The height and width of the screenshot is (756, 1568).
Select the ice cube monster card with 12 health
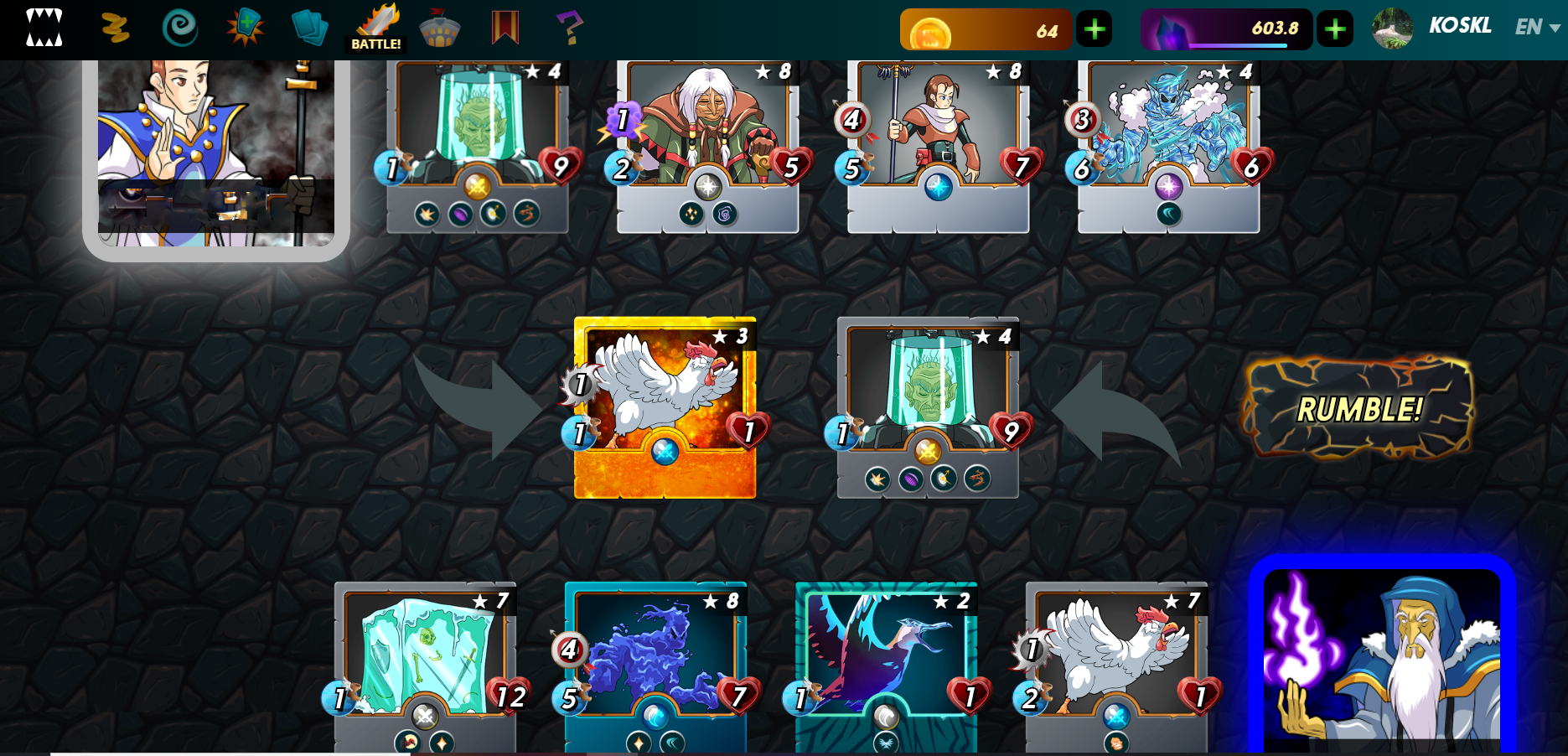pyautogui.click(x=425, y=666)
